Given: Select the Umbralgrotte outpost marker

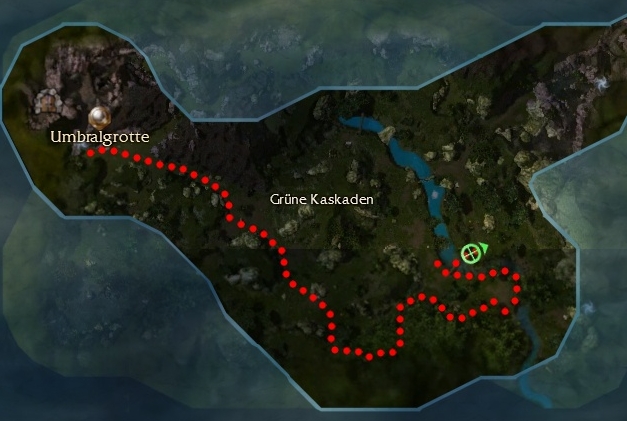Looking at the screenshot, I should point(99,117).
